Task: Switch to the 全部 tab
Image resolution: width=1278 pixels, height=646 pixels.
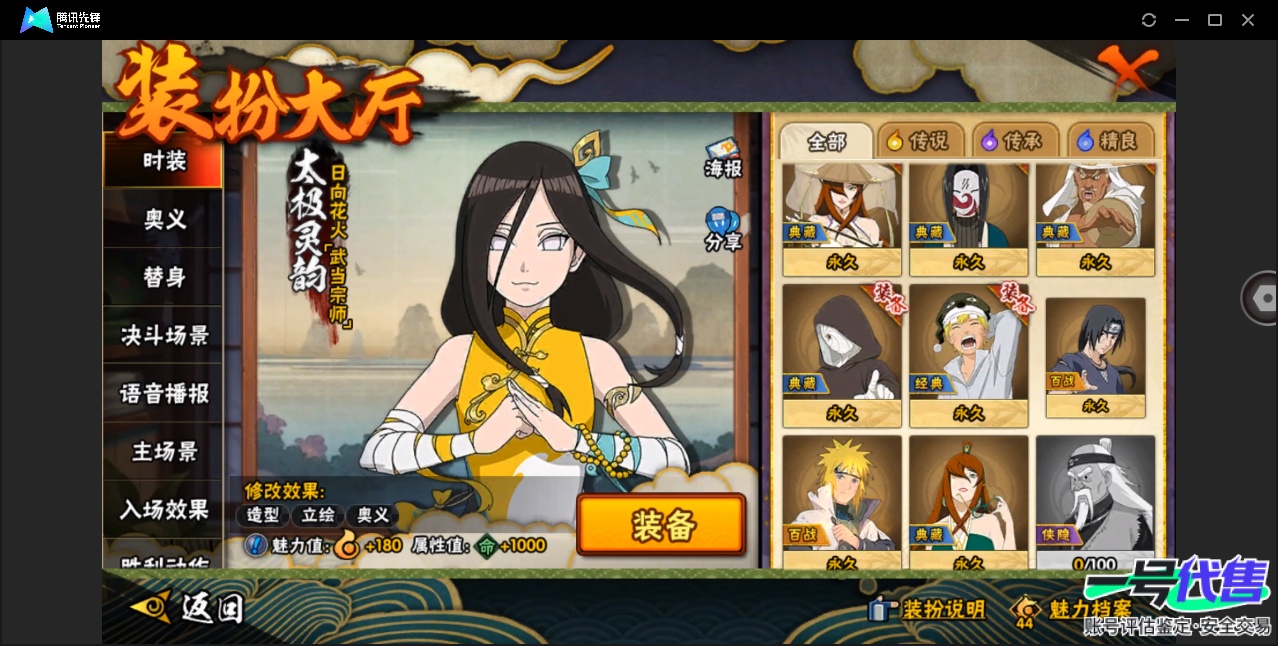Action: coord(826,142)
